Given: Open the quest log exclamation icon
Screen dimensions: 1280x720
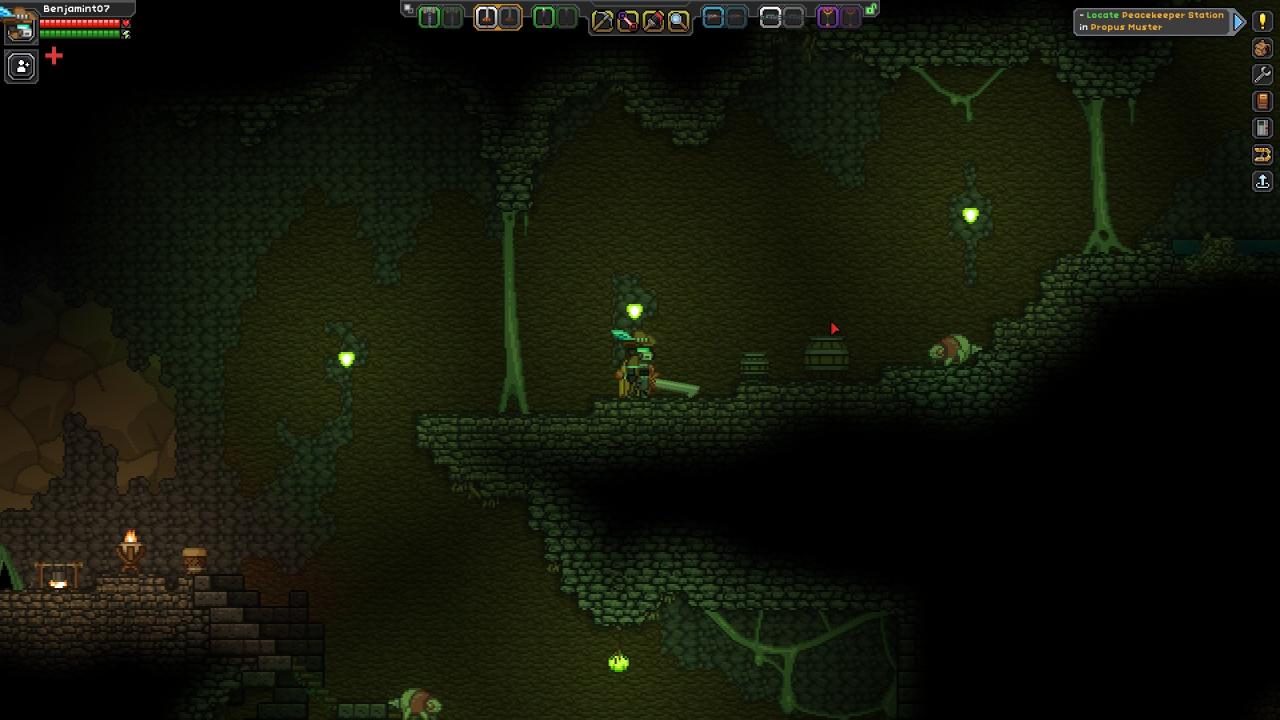Looking at the screenshot, I should click(x=1262, y=21).
